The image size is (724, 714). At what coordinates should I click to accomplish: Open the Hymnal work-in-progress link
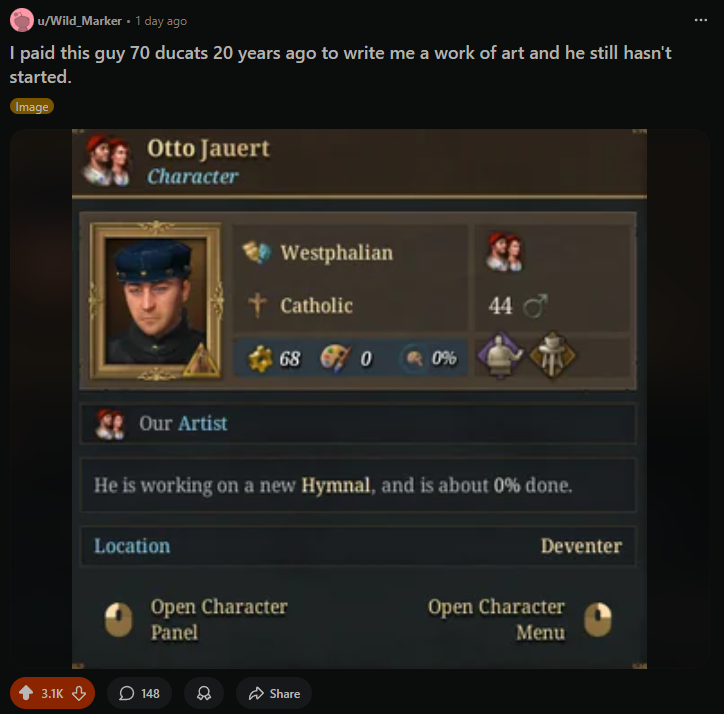coord(338,486)
